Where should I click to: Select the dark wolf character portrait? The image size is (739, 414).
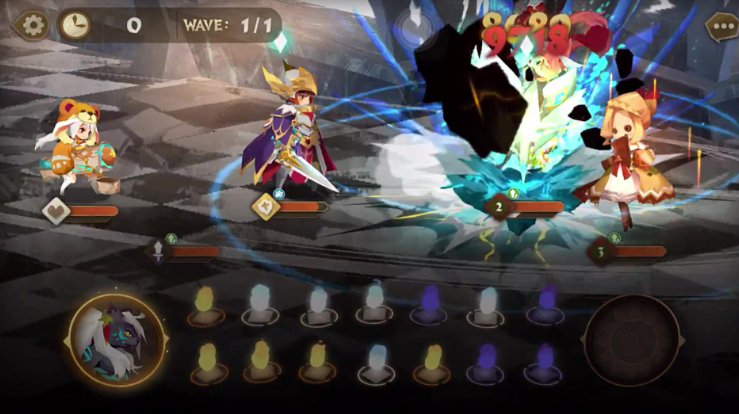[116, 340]
